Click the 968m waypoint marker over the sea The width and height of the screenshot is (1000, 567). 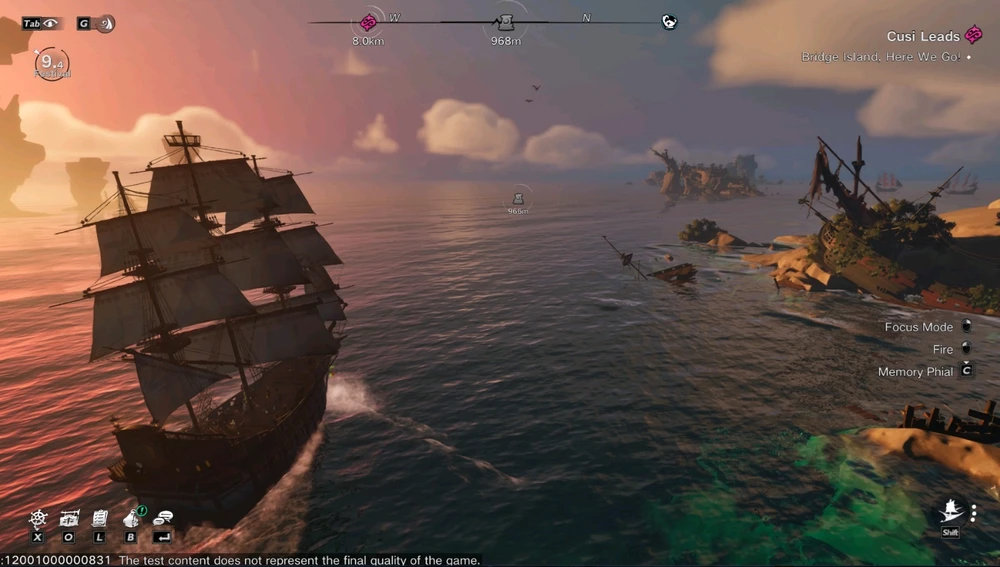point(518,199)
